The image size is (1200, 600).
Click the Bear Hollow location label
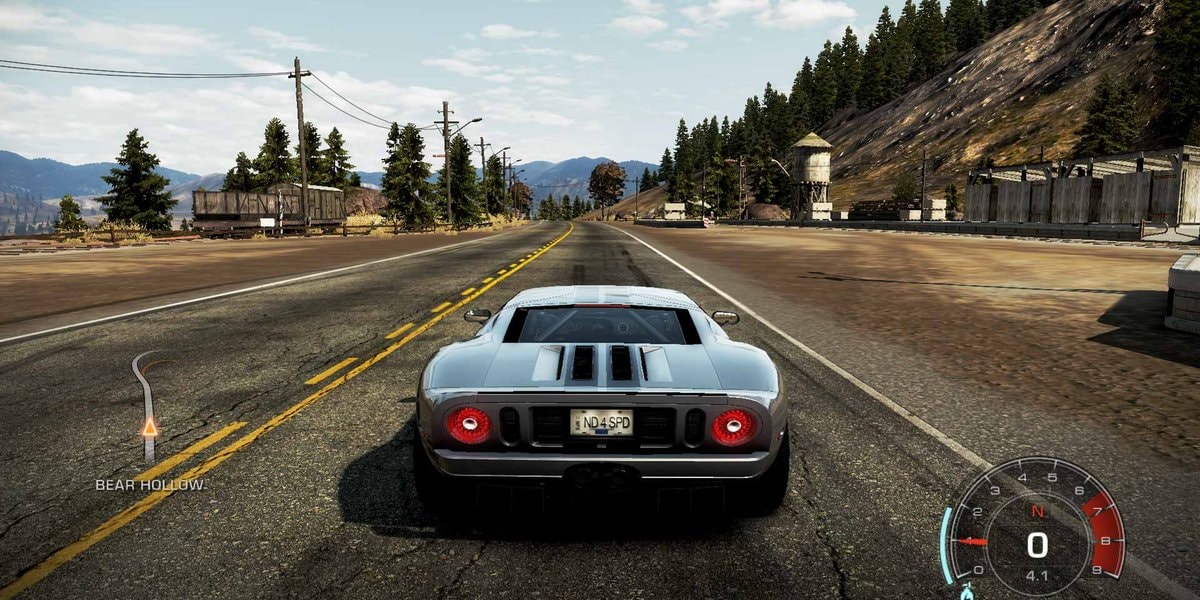click(150, 485)
